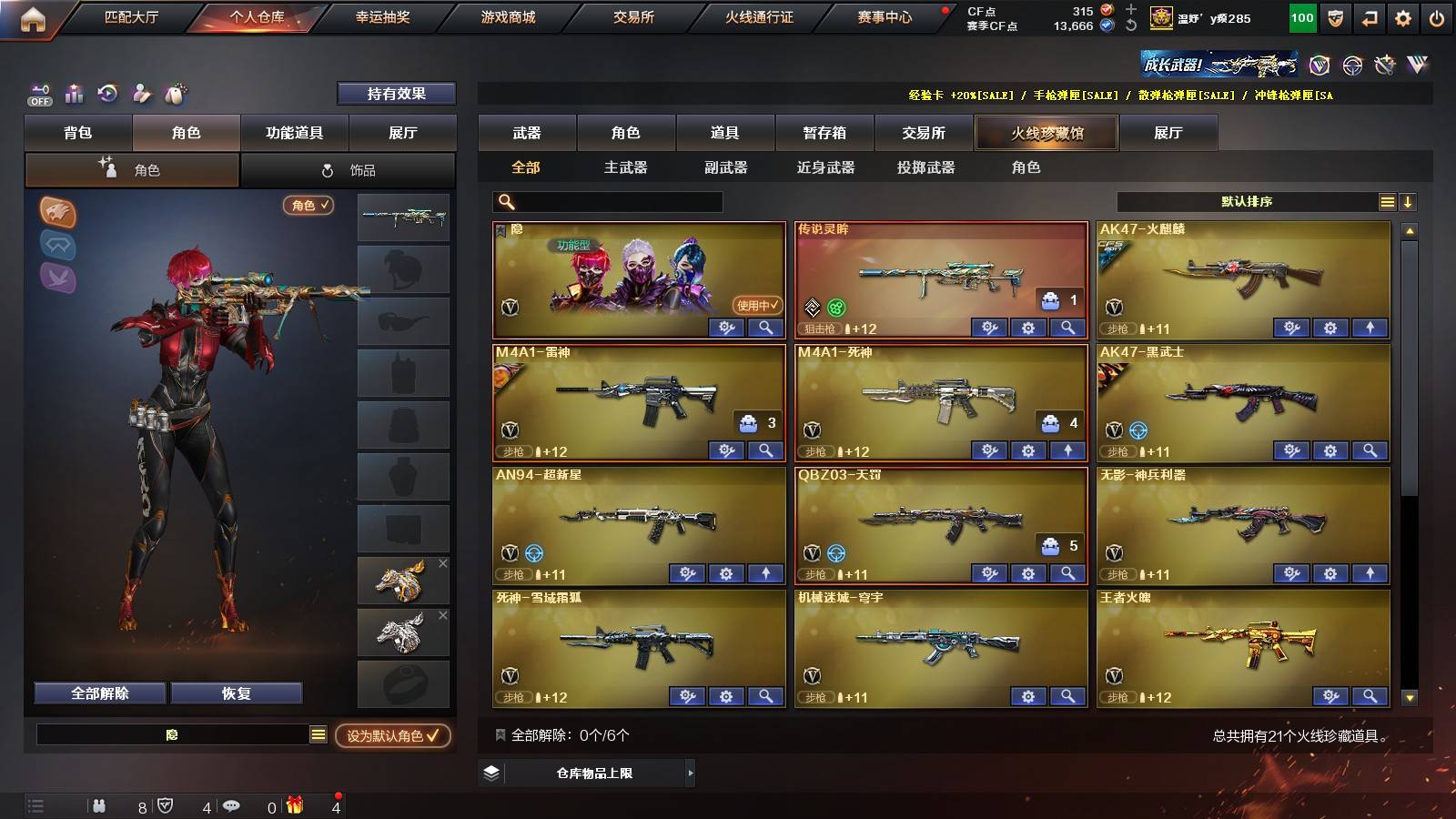Open the stats bar-chart icon above the backpack
The width and height of the screenshot is (1456, 819).
click(x=75, y=93)
